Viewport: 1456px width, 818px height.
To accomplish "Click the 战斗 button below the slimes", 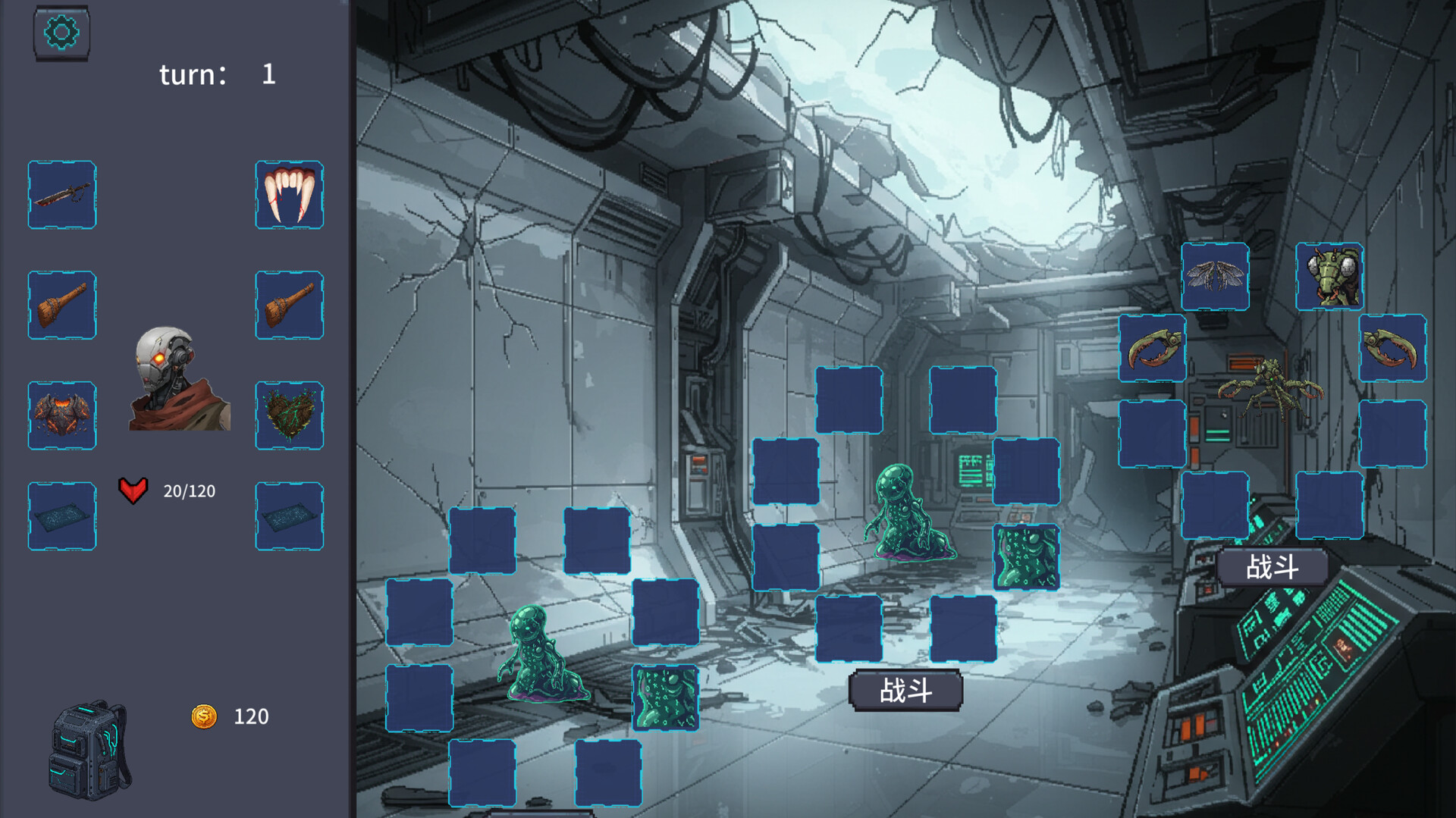I will (907, 690).
